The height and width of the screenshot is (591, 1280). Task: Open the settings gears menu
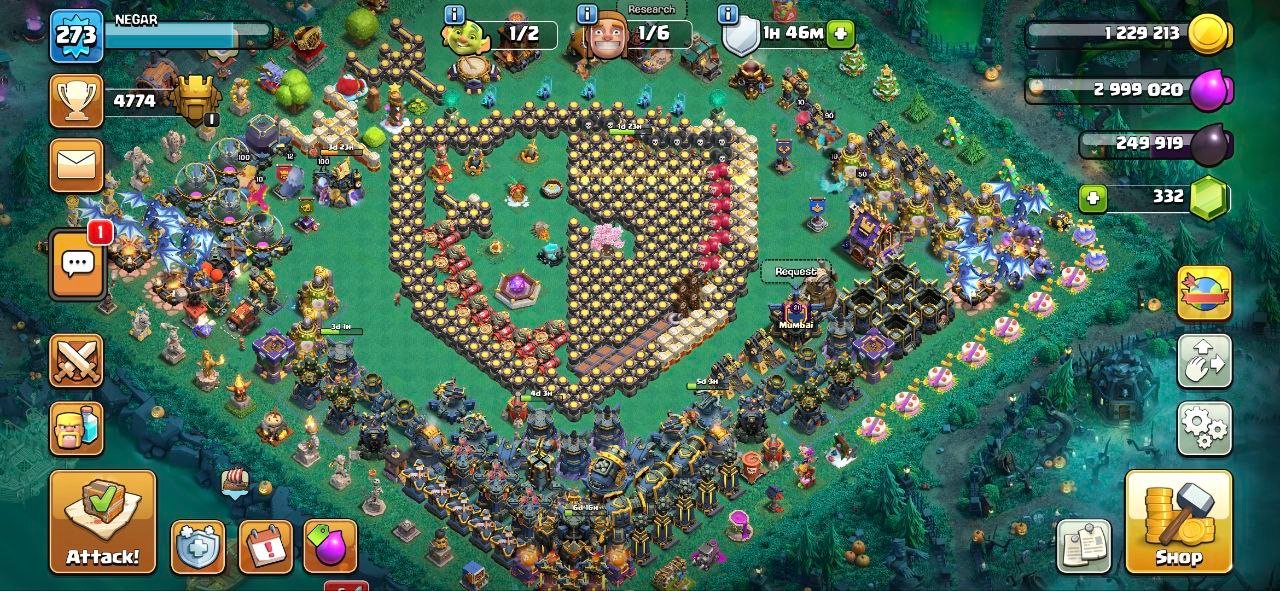pos(1204,428)
